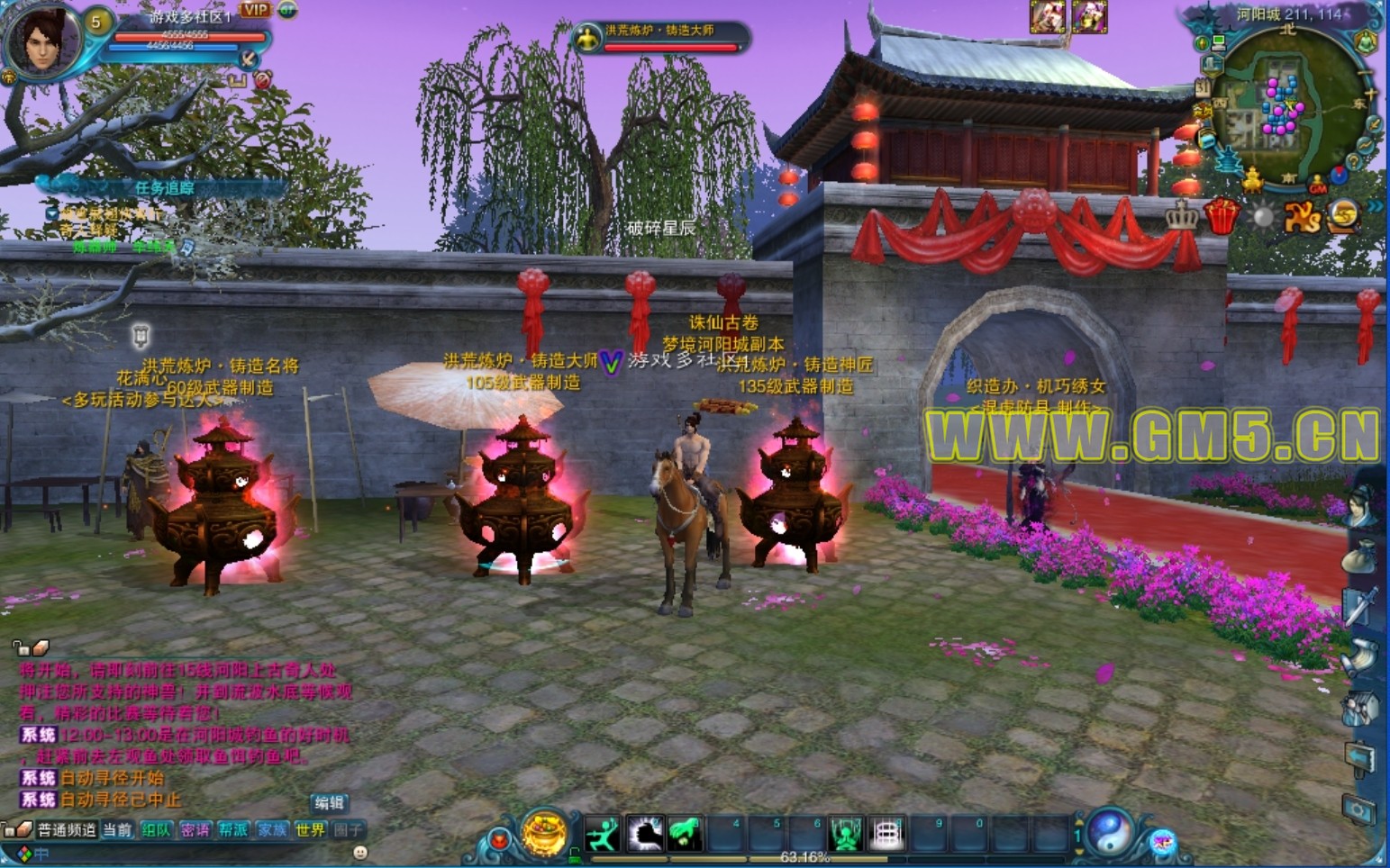This screenshot has width=1390, height=868.
Task: Click the yin-yang orb on the hotbar
Action: coord(1110,830)
